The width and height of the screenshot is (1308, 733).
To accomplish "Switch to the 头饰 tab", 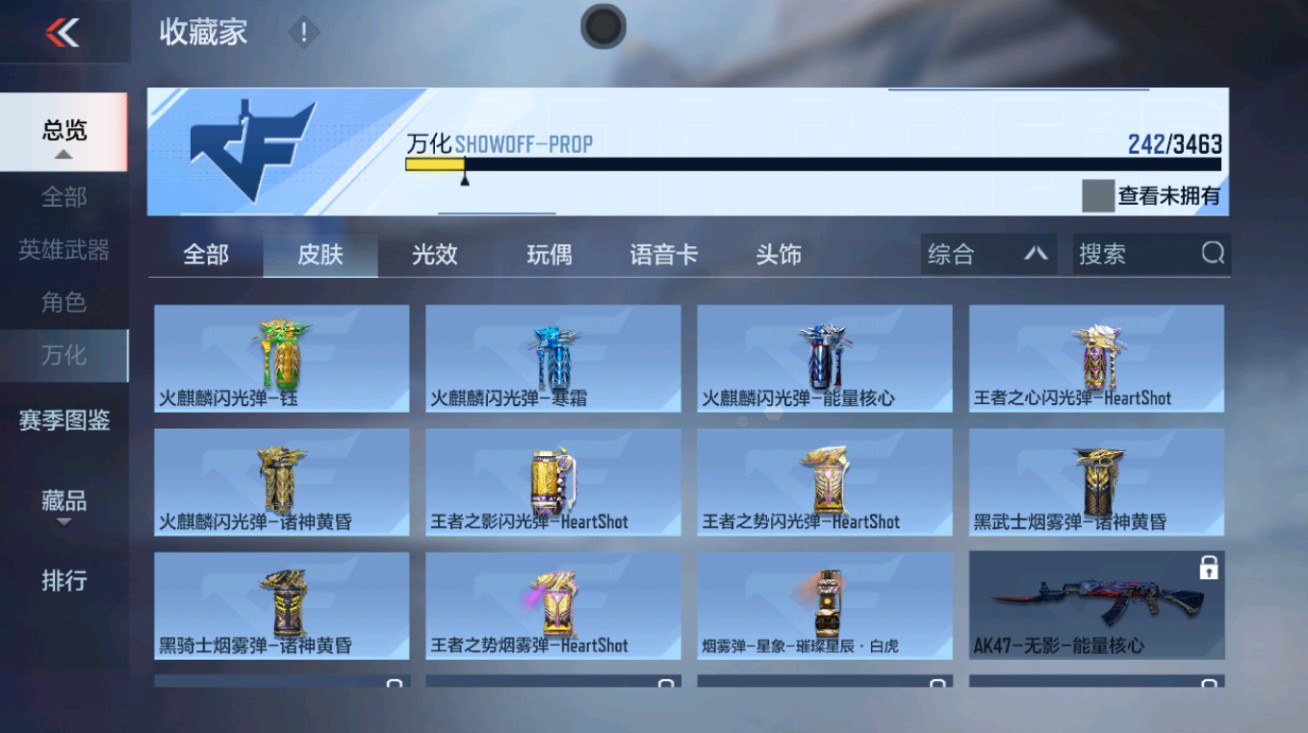I will pos(778,255).
